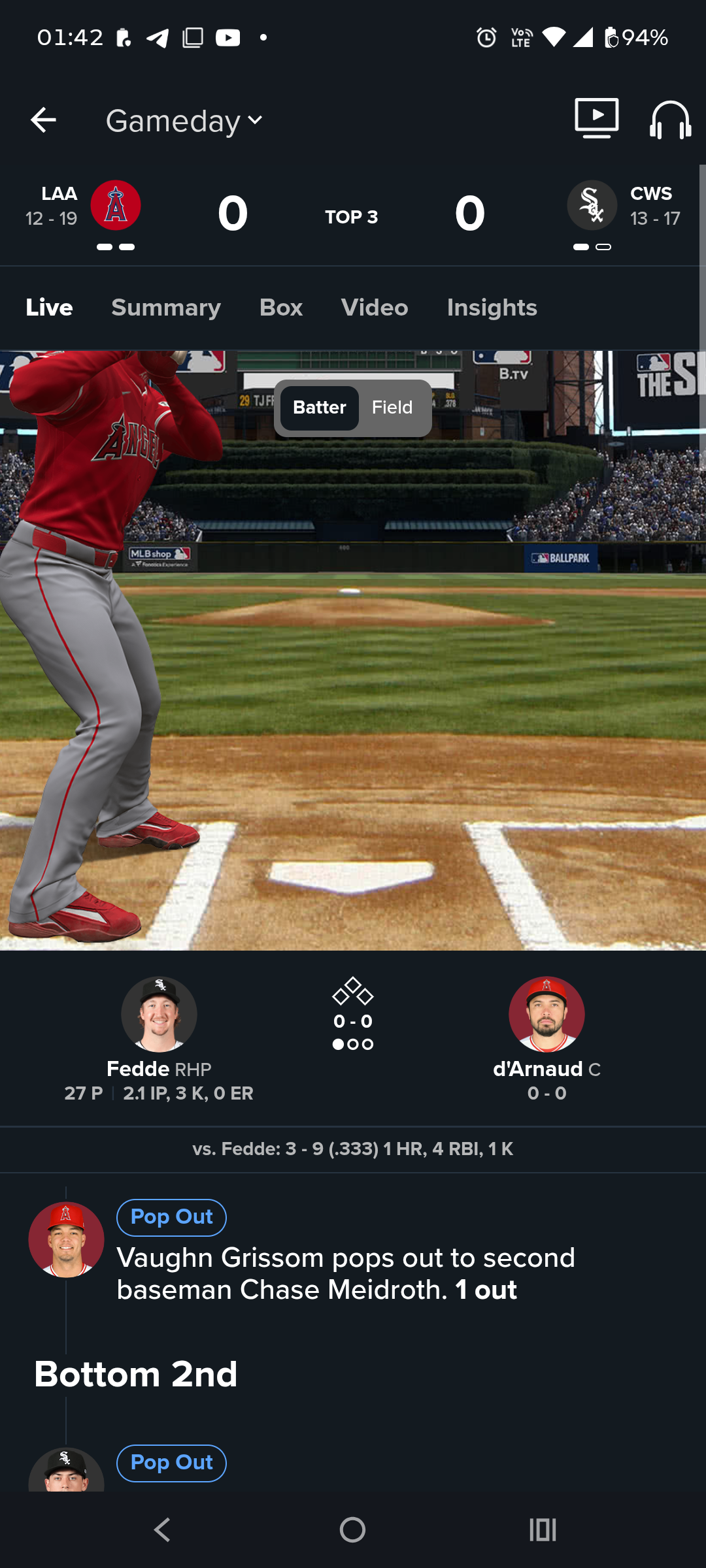Switch to the Summary tab
This screenshot has width=706, height=1568.
pos(166,308)
